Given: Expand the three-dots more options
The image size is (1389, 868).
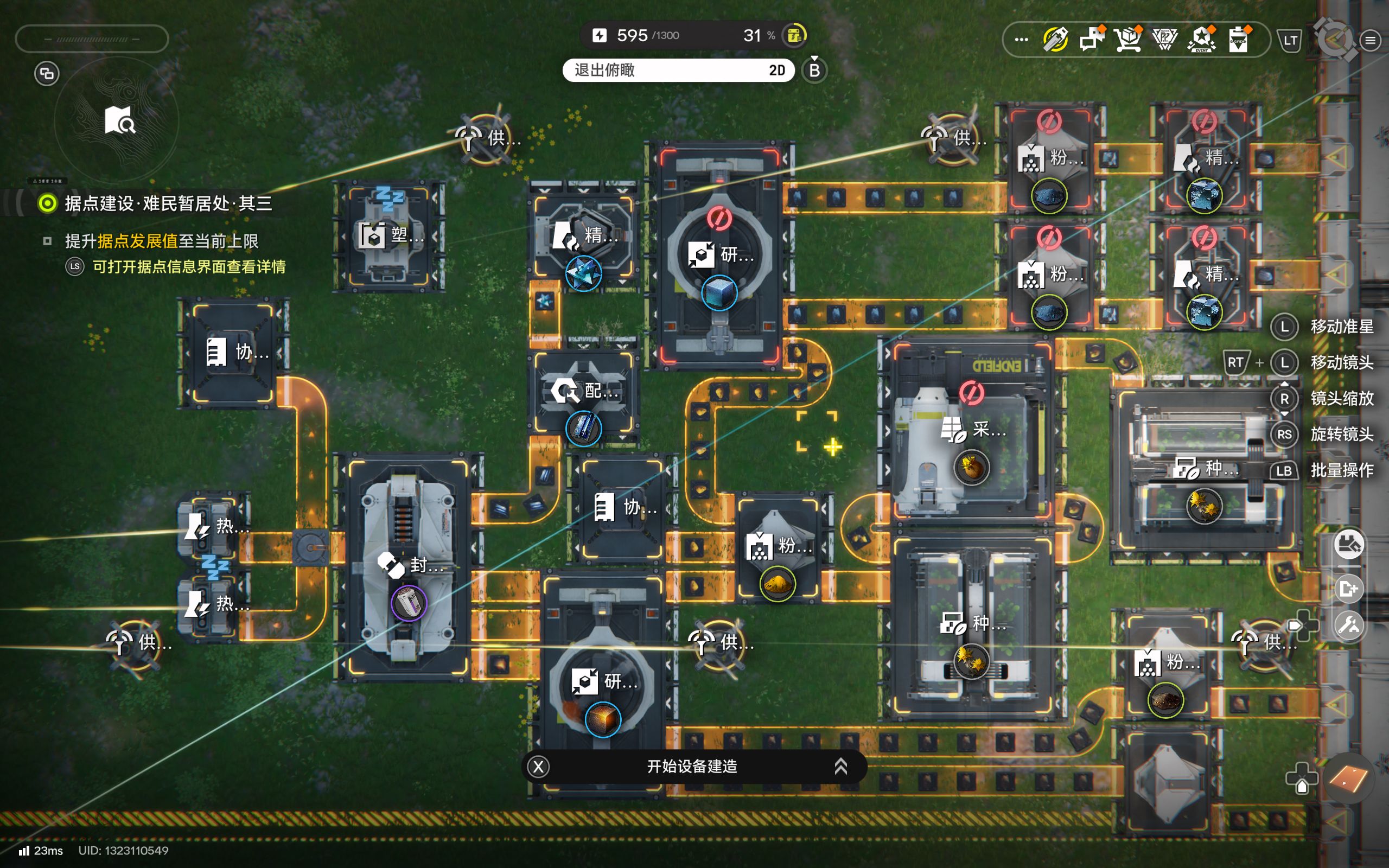Looking at the screenshot, I should (1021, 40).
